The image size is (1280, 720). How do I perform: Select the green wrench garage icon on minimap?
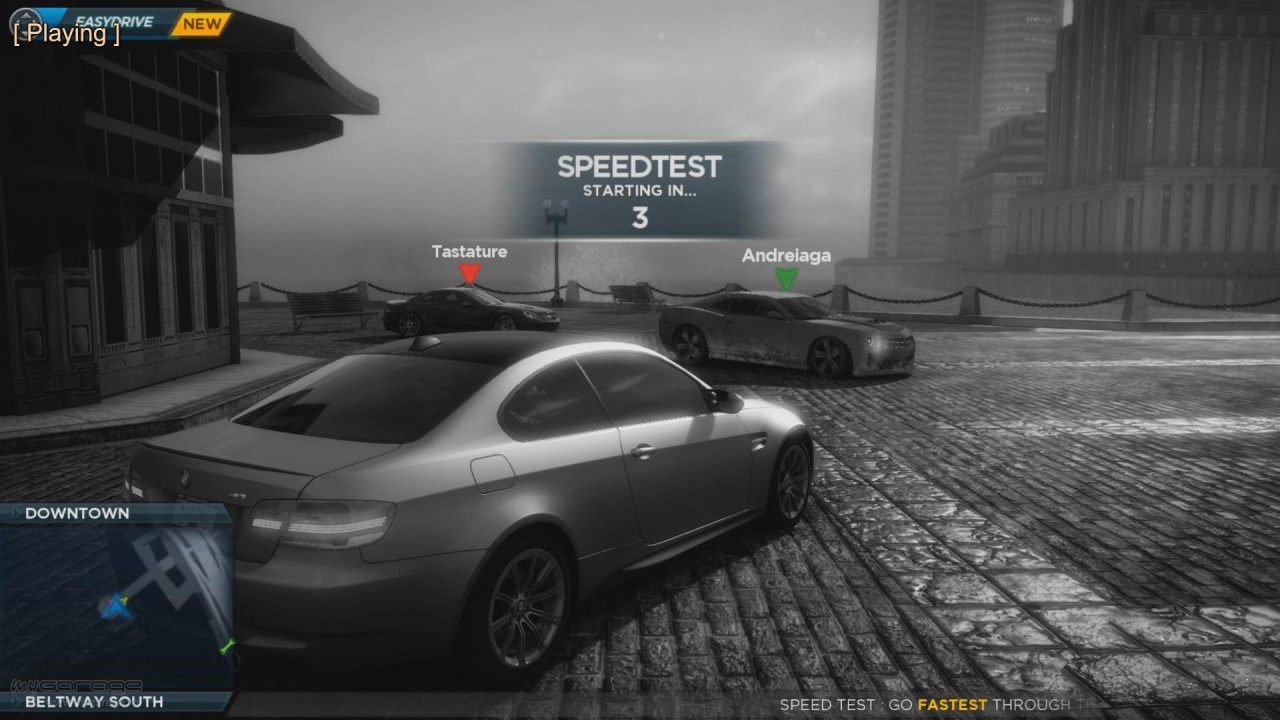(226, 647)
